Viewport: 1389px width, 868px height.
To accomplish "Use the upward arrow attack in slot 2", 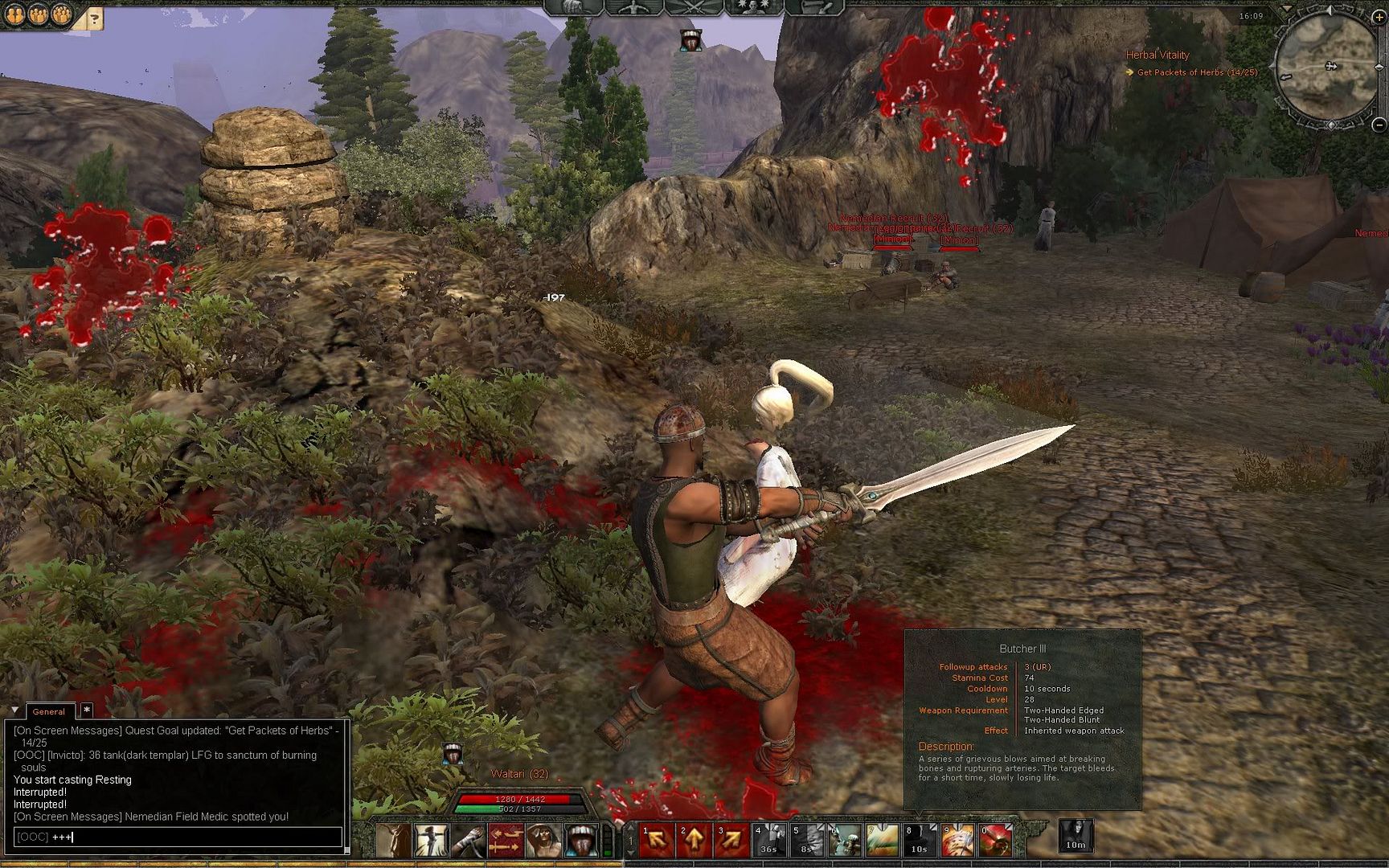I will [x=694, y=841].
